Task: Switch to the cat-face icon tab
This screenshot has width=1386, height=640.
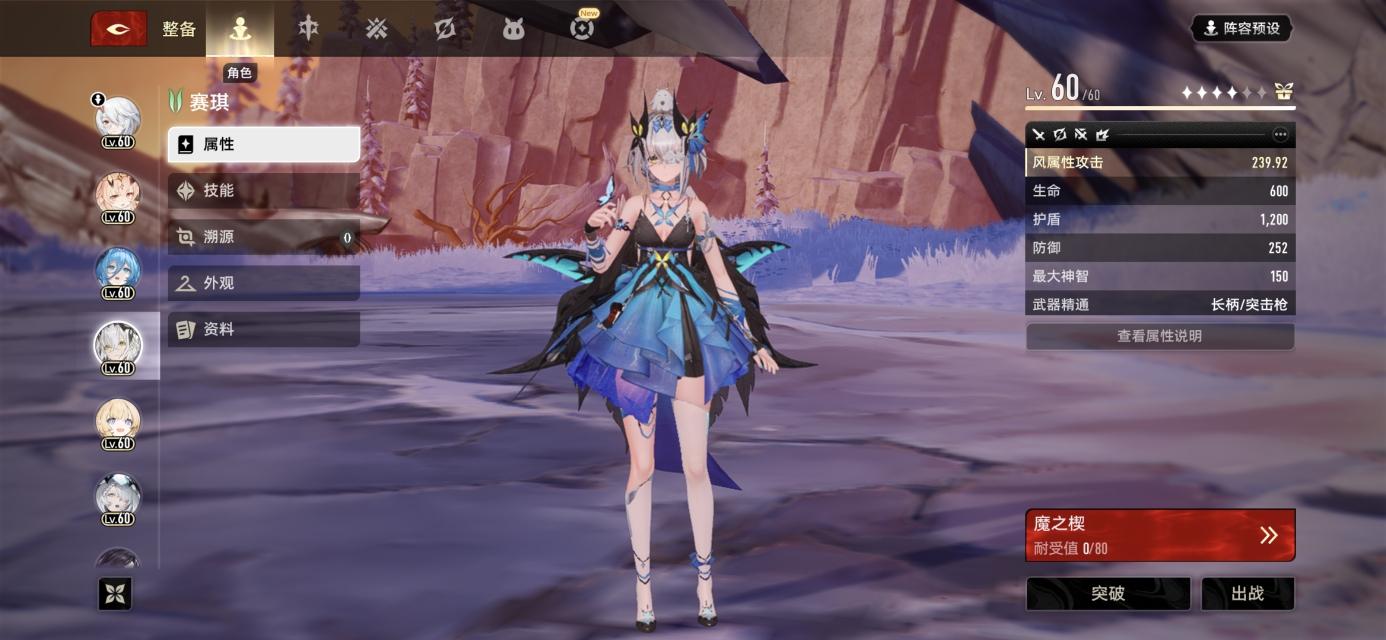Action: (513, 29)
